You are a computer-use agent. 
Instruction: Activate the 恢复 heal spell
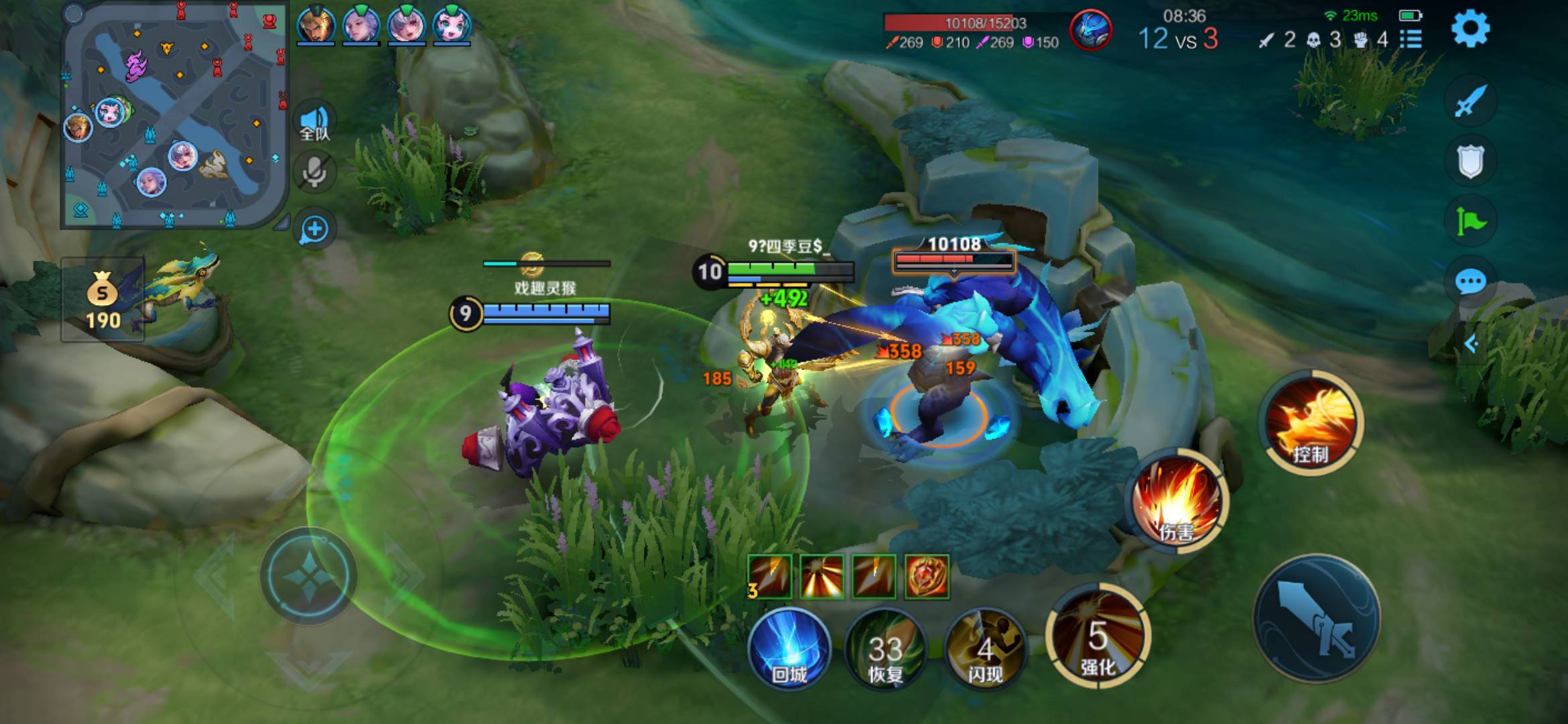click(886, 649)
